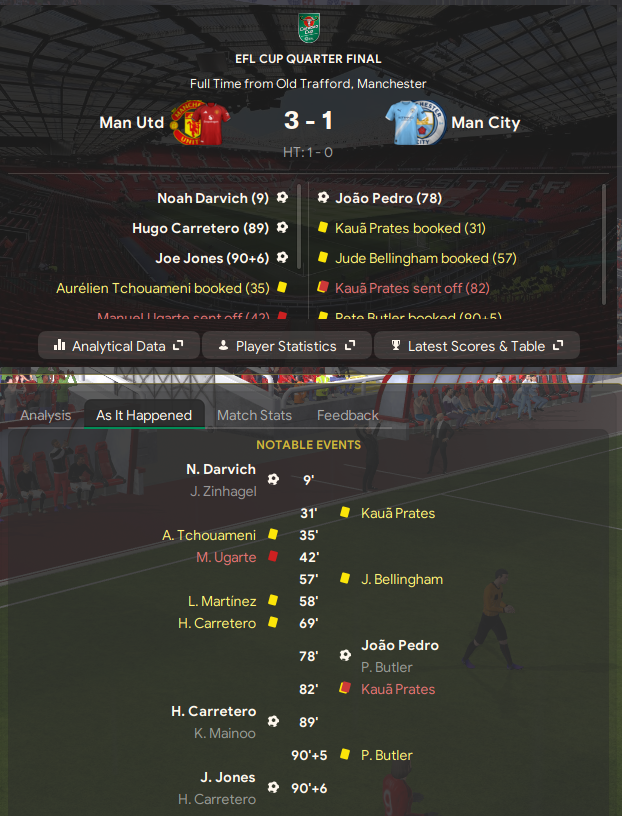The height and width of the screenshot is (816, 622).
Task: Click L. Martínez in notable events
Action: pos(221,601)
